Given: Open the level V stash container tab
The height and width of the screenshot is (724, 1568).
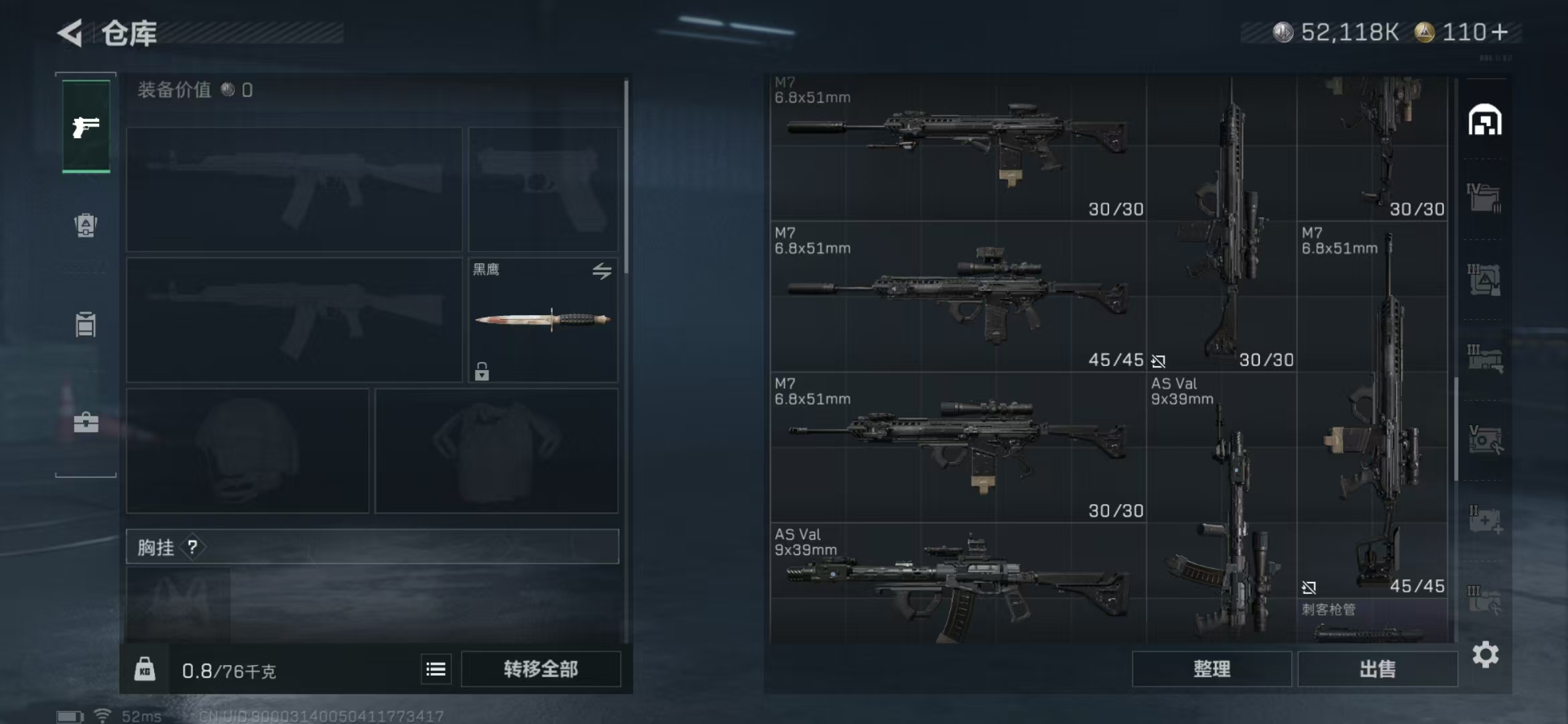Looking at the screenshot, I should point(1484,440).
